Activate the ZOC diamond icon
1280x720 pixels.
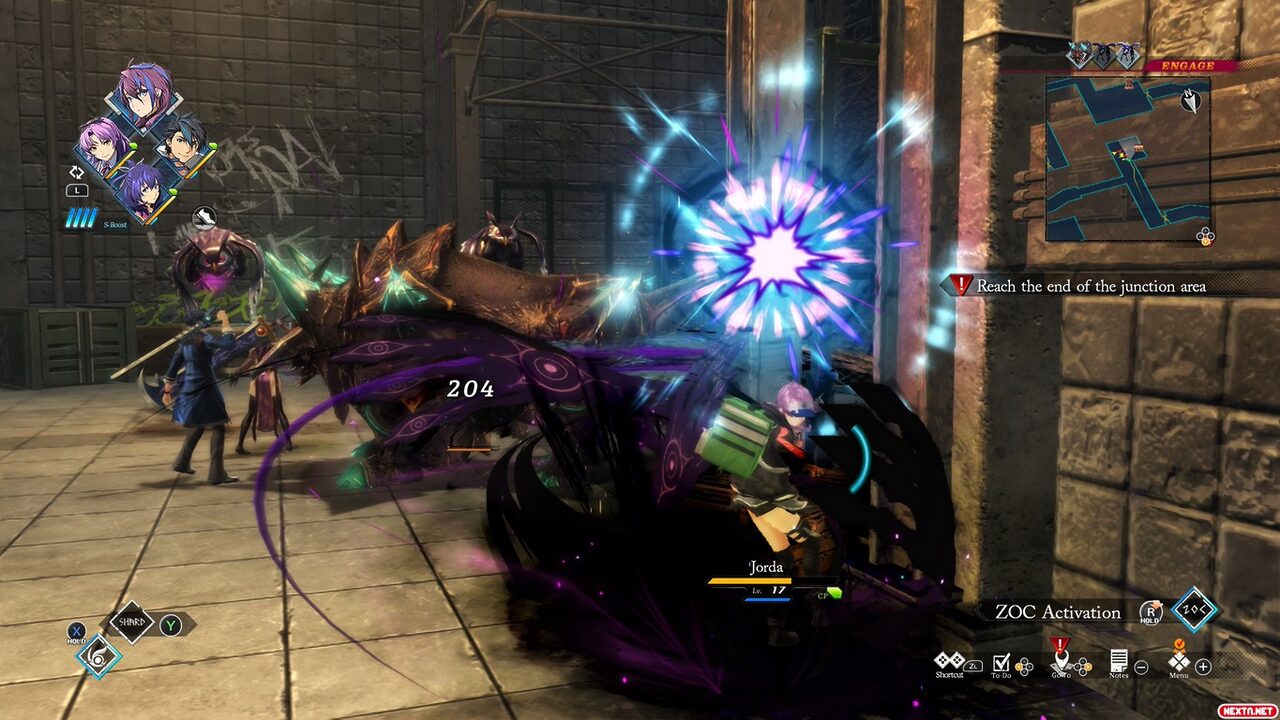[1194, 611]
